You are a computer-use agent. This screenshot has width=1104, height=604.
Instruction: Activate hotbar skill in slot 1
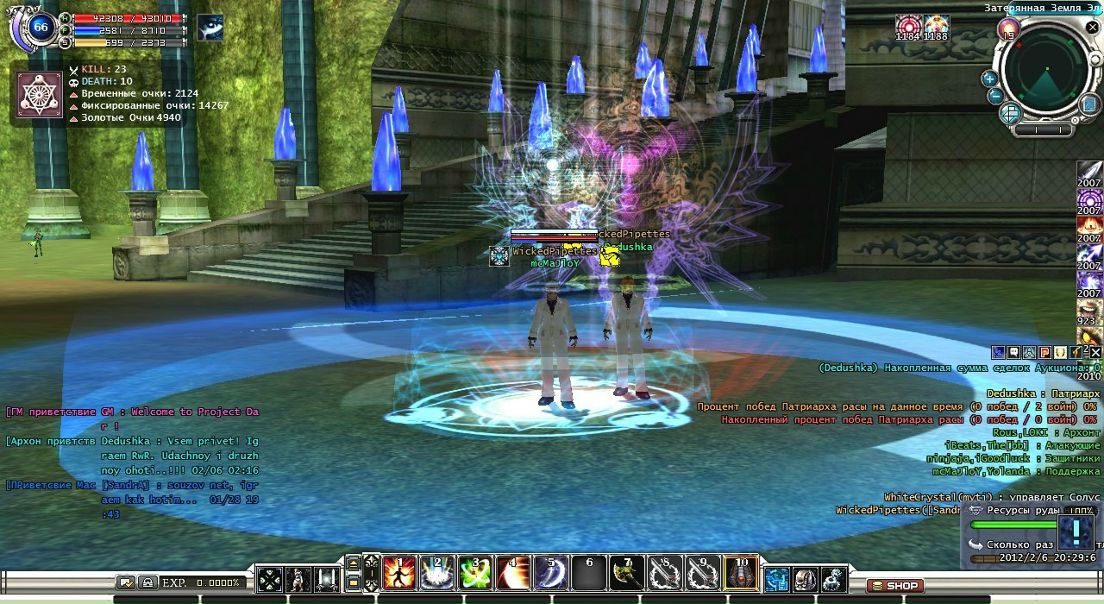tap(400, 574)
